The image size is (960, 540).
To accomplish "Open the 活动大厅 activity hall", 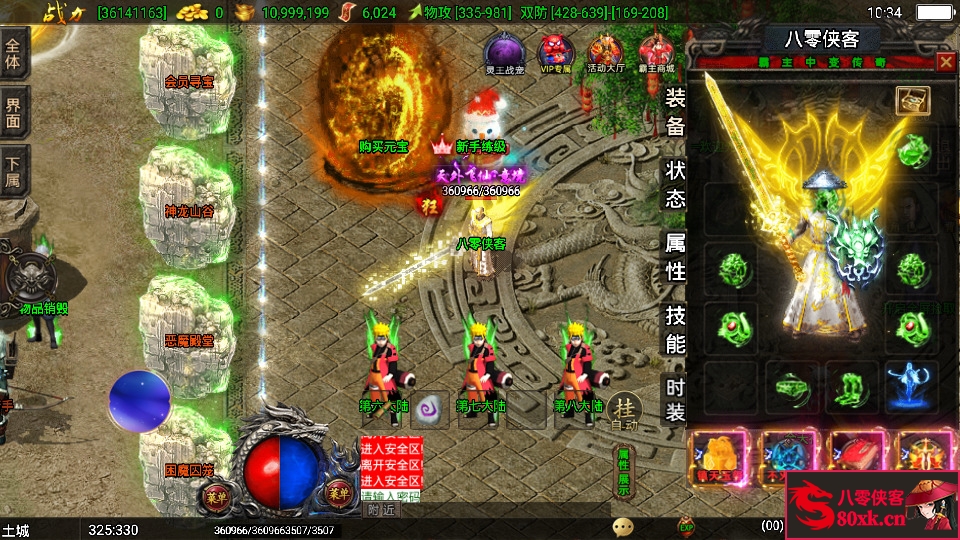I will click(x=605, y=52).
